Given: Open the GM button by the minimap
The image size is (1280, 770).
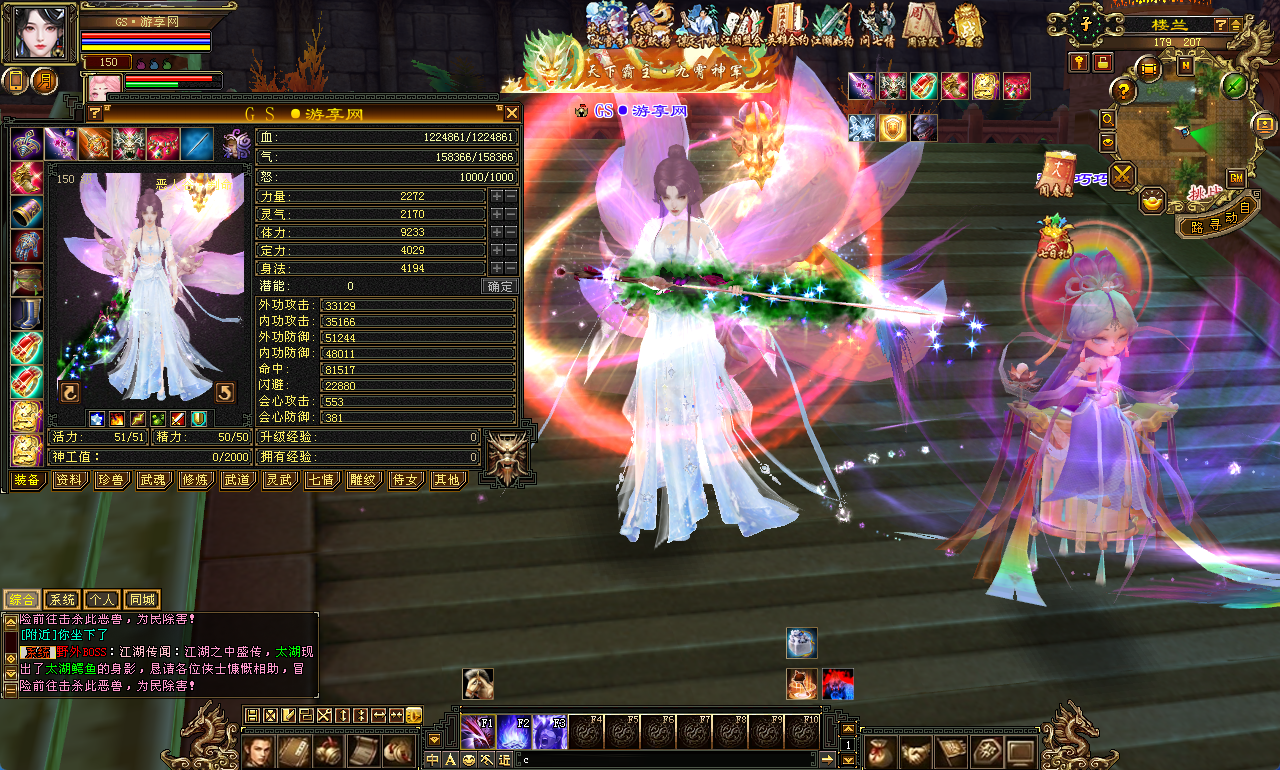Looking at the screenshot, I should click(1236, 177).
